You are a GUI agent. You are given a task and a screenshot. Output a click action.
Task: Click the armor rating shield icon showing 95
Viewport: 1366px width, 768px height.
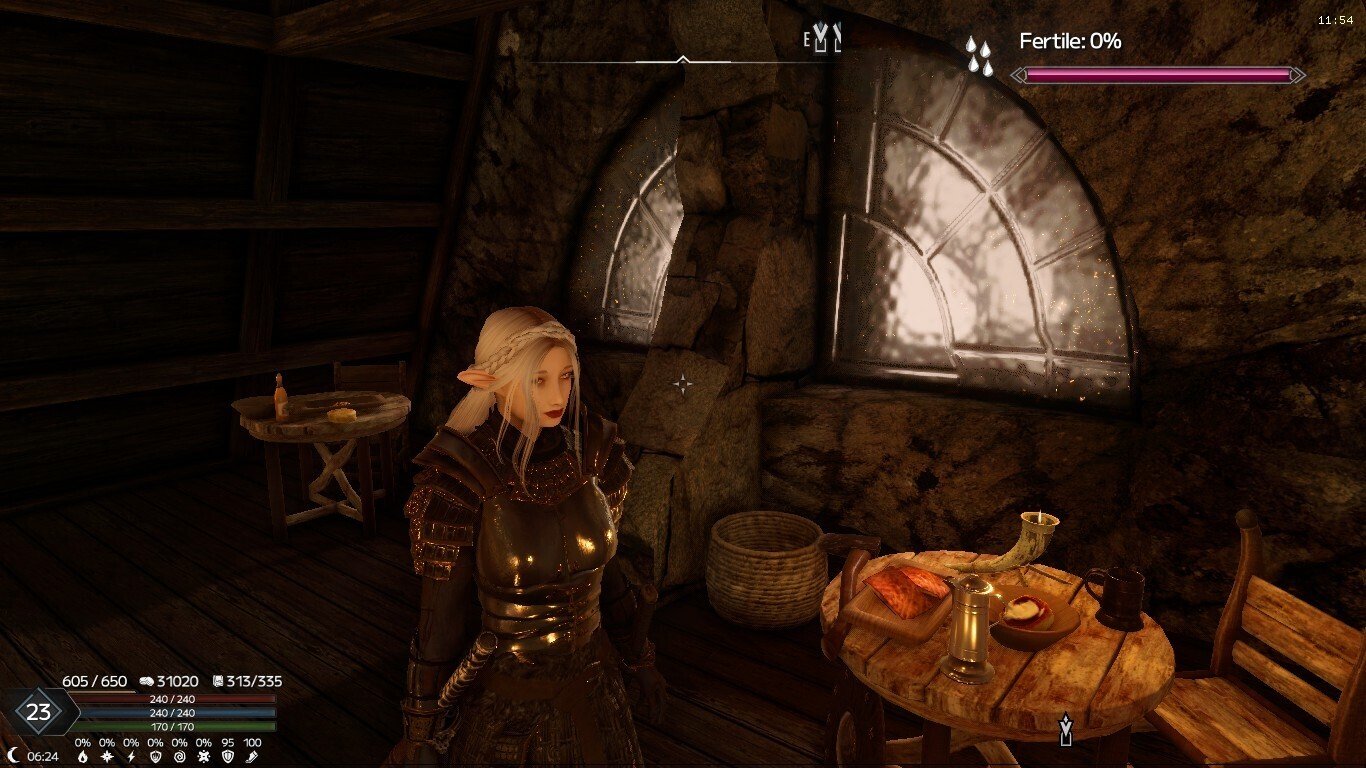click(230, 756)
